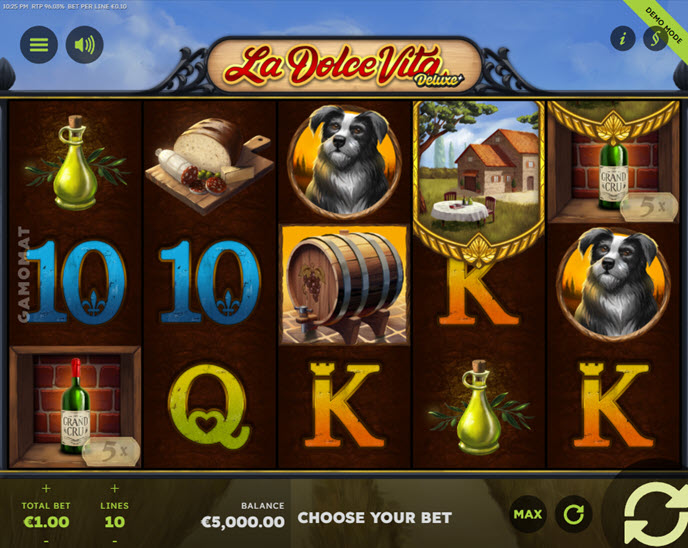Toggle the sound speaker button
The height and width of the screenshot is (548, 688).
point(85,45)
